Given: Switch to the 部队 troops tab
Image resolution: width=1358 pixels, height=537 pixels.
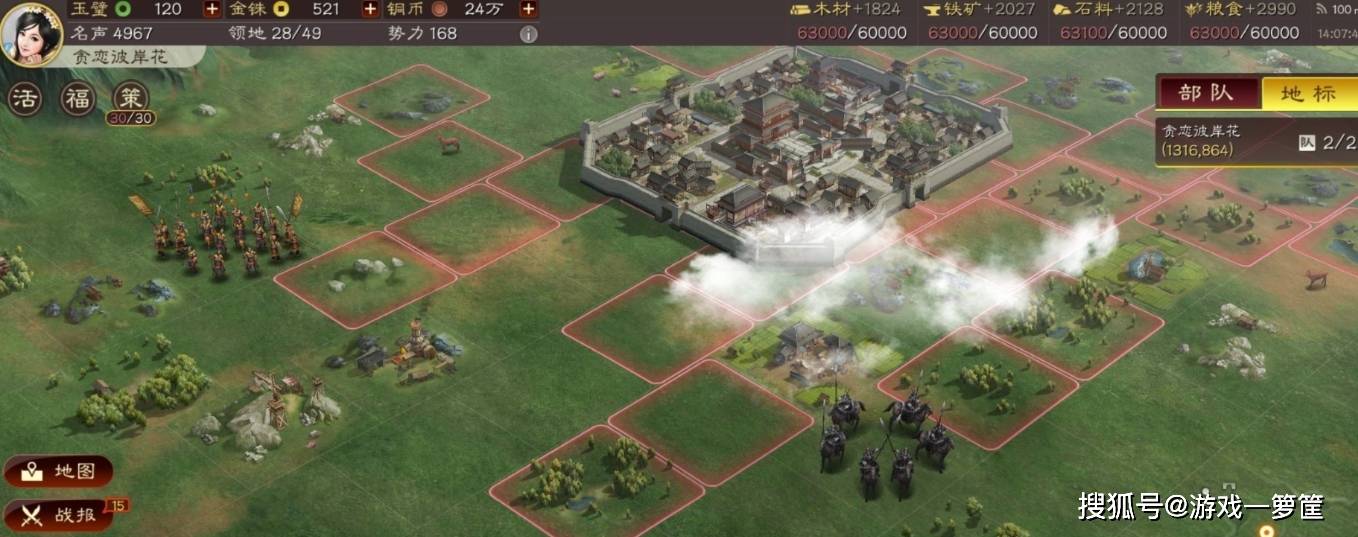Looking at the screenshot, I should tap(1206, 93).
